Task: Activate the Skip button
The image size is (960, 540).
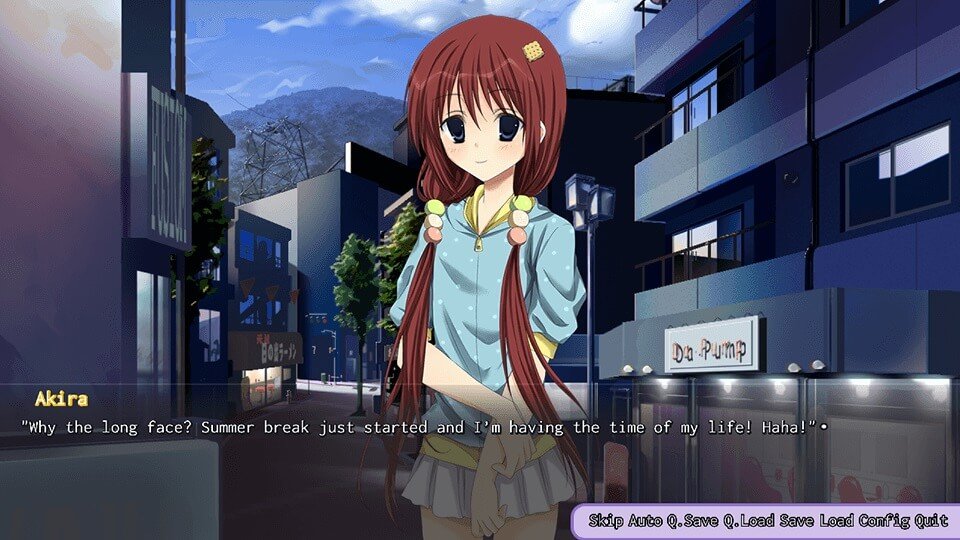Action: pyautogui.click(x=604, y=520)
